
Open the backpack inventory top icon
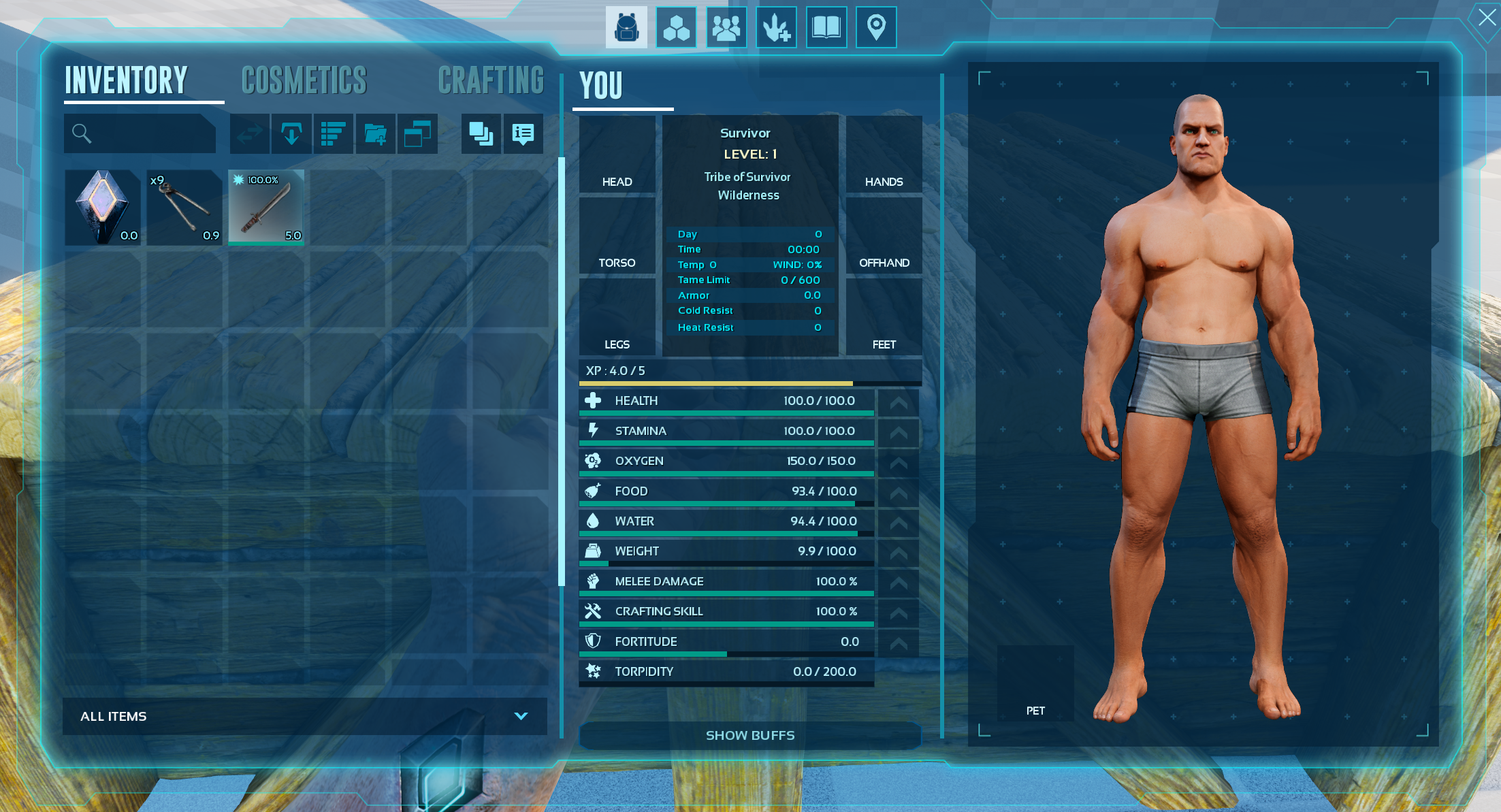pos(626,27)
